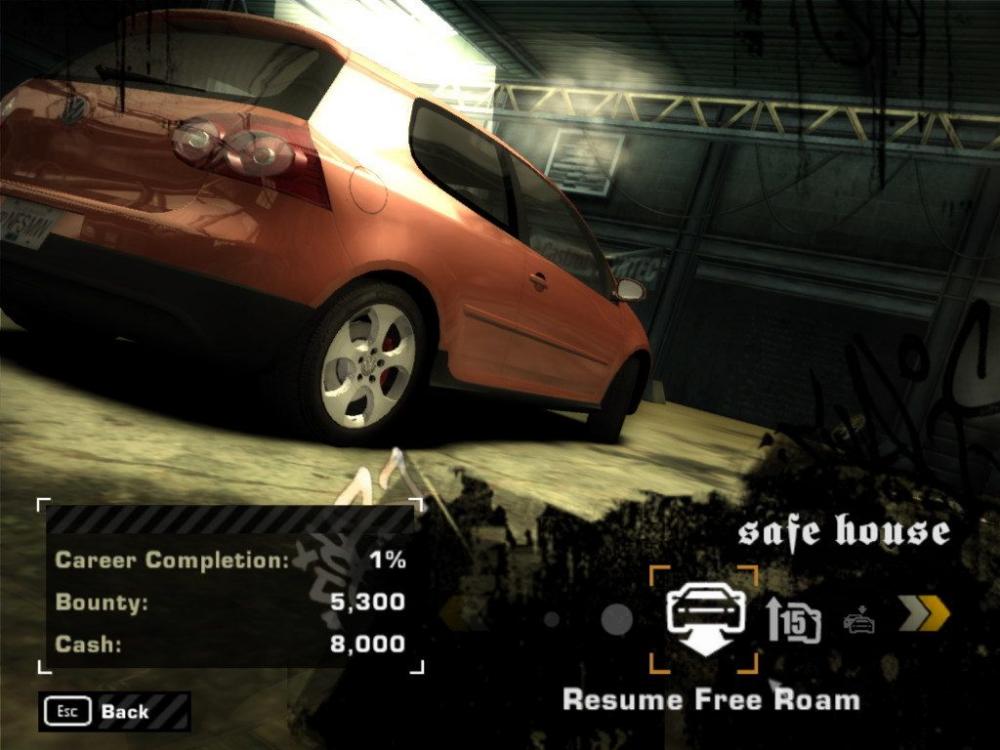Image resolution: width=1000 pixels, height=750 pixels.
Task: Go back using the Back button
Action: pos(113,712)
